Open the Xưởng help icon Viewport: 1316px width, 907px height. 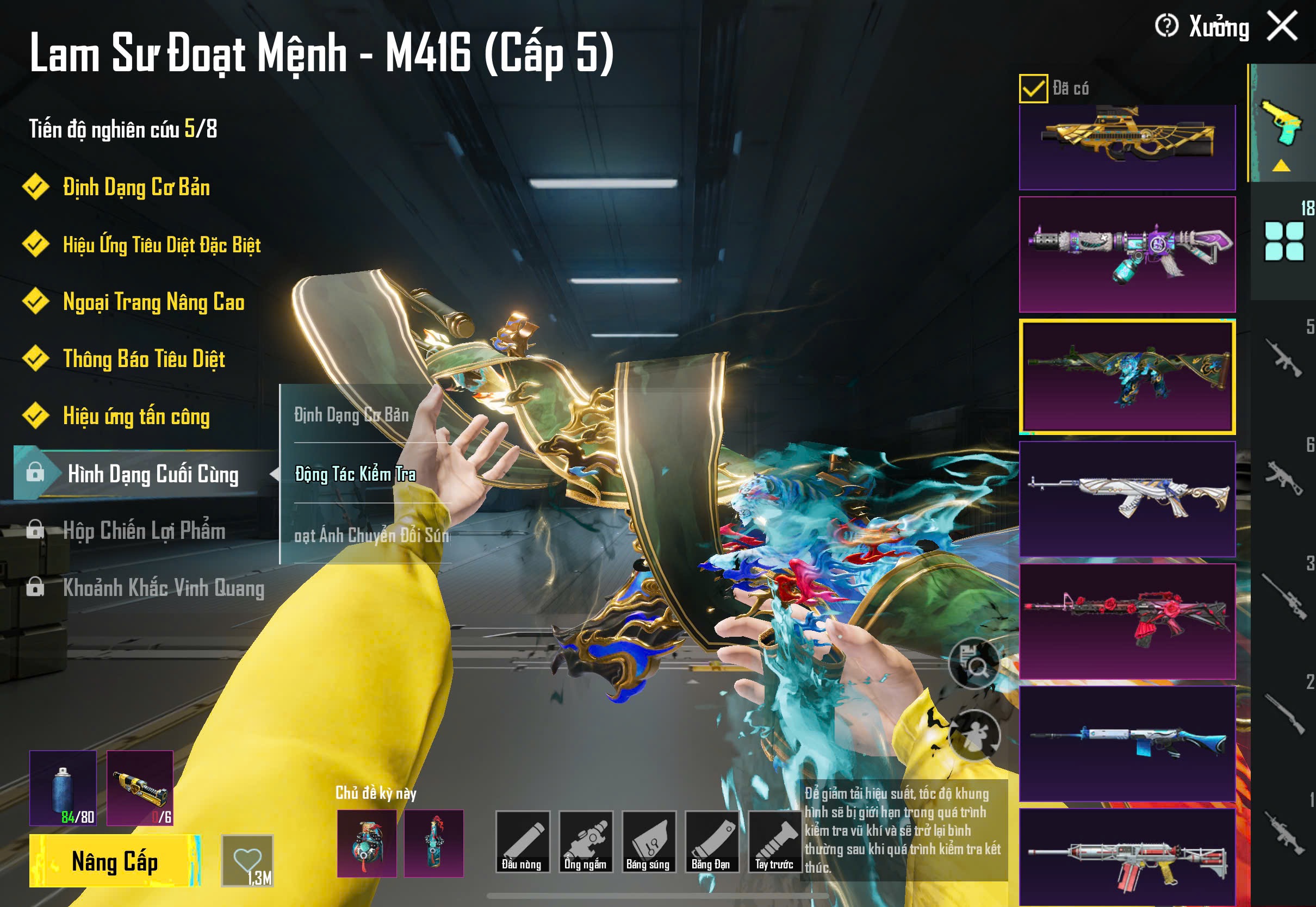1166,26
